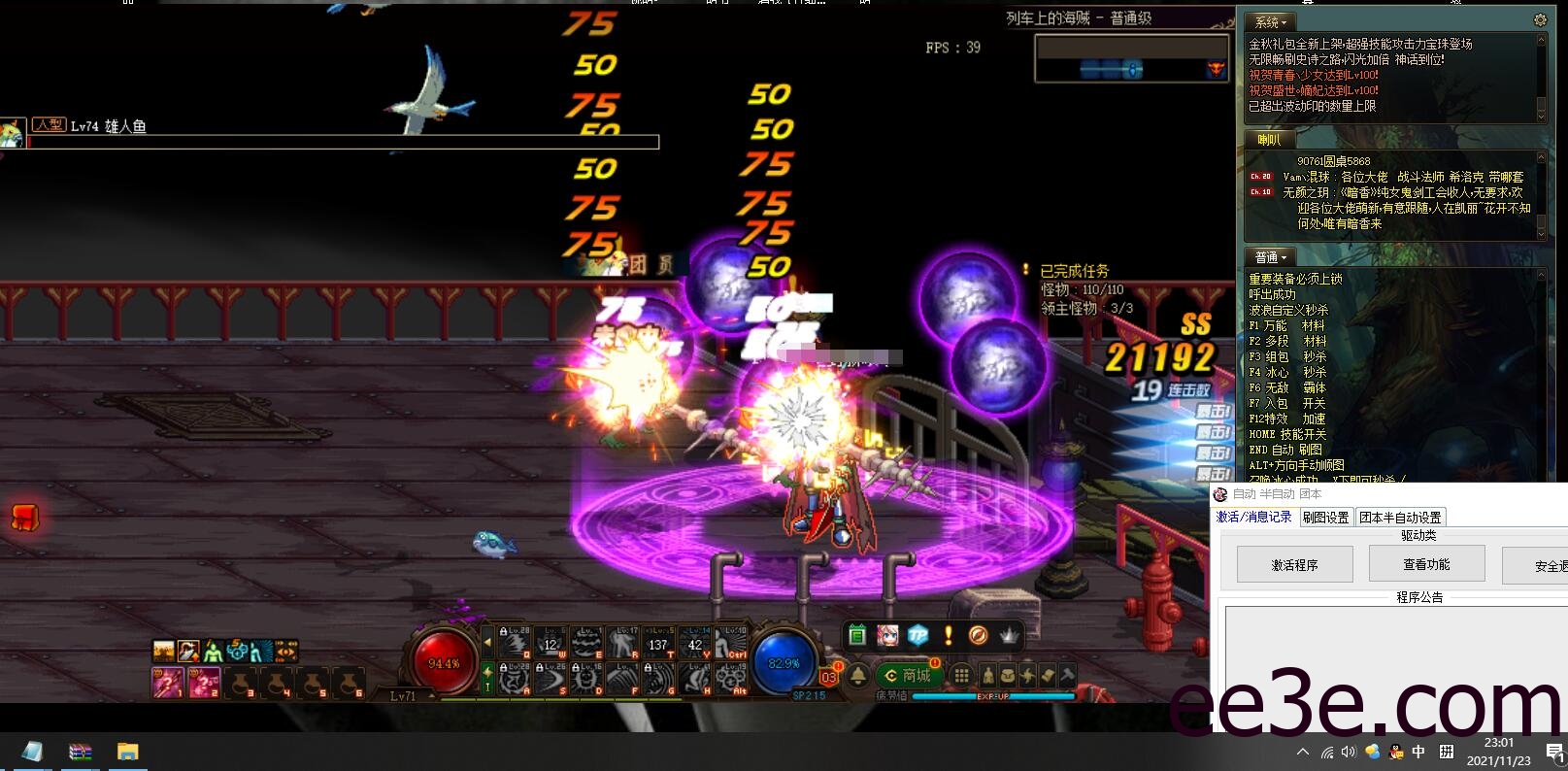This screenshot has width=1568, height=771.
Task: Open the folder icon on the Windows taskbar
Action: [126, 752]
